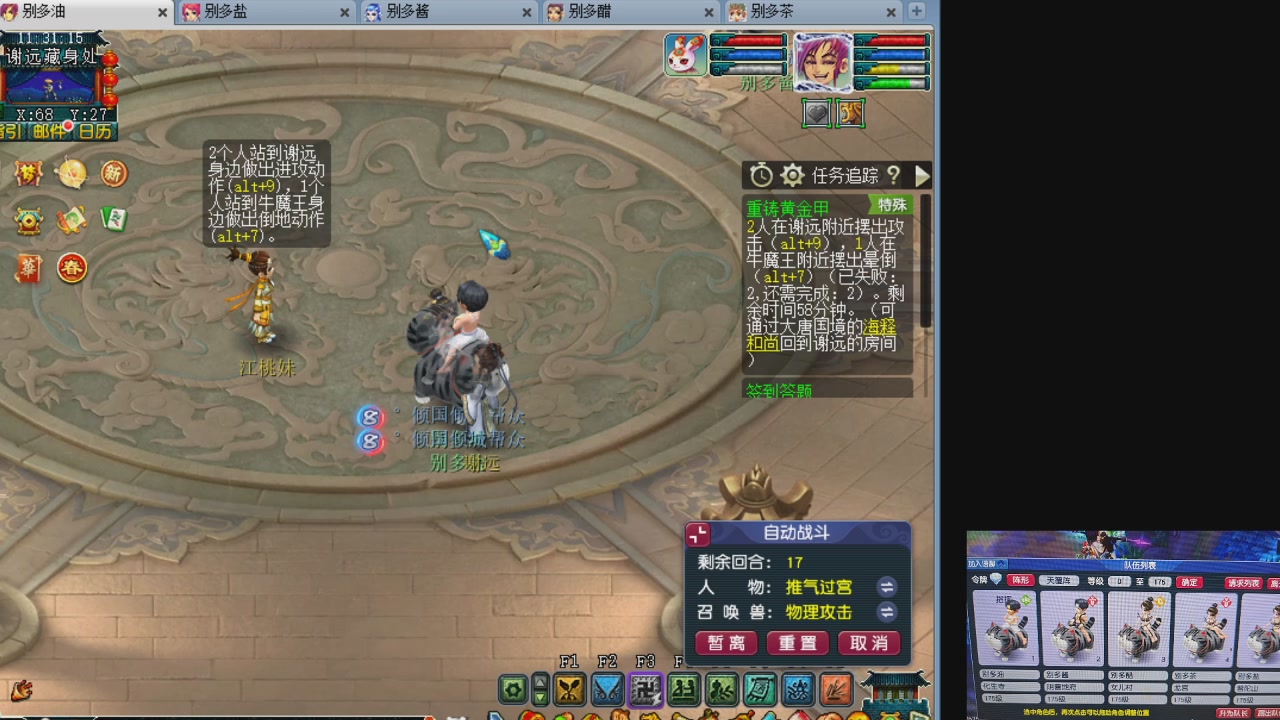1280x720 pixels.
Task: Toggle the collapse control on the 自动战斗 panel
Action: click(x=697, y=533)
